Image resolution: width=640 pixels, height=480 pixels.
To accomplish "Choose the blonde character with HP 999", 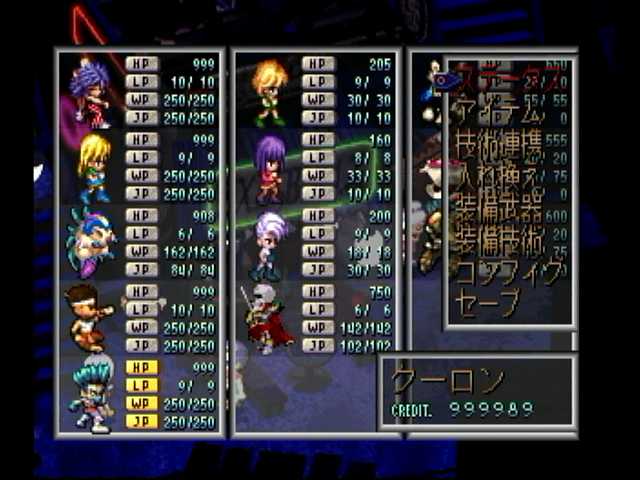I will click(93, 165).
